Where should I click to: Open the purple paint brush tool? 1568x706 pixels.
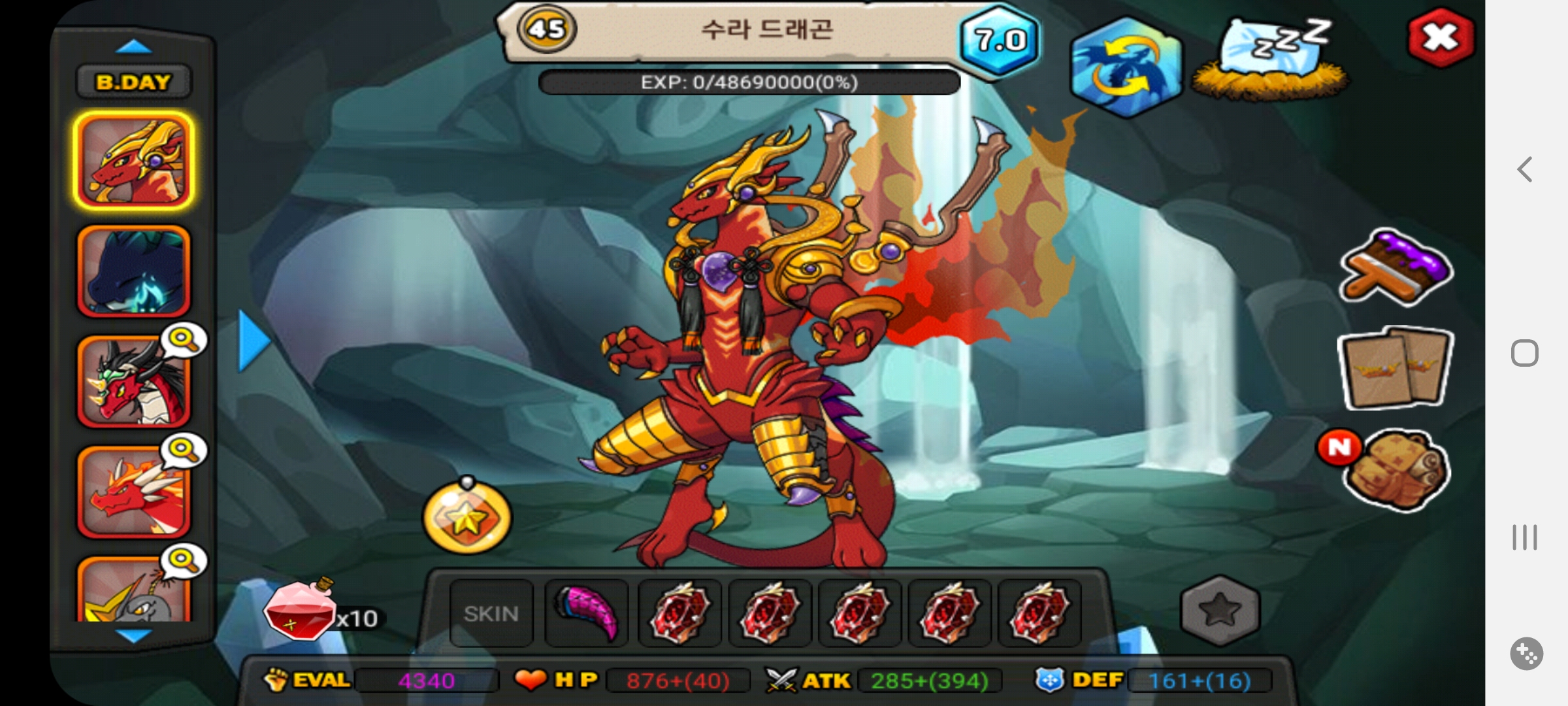1396,268
